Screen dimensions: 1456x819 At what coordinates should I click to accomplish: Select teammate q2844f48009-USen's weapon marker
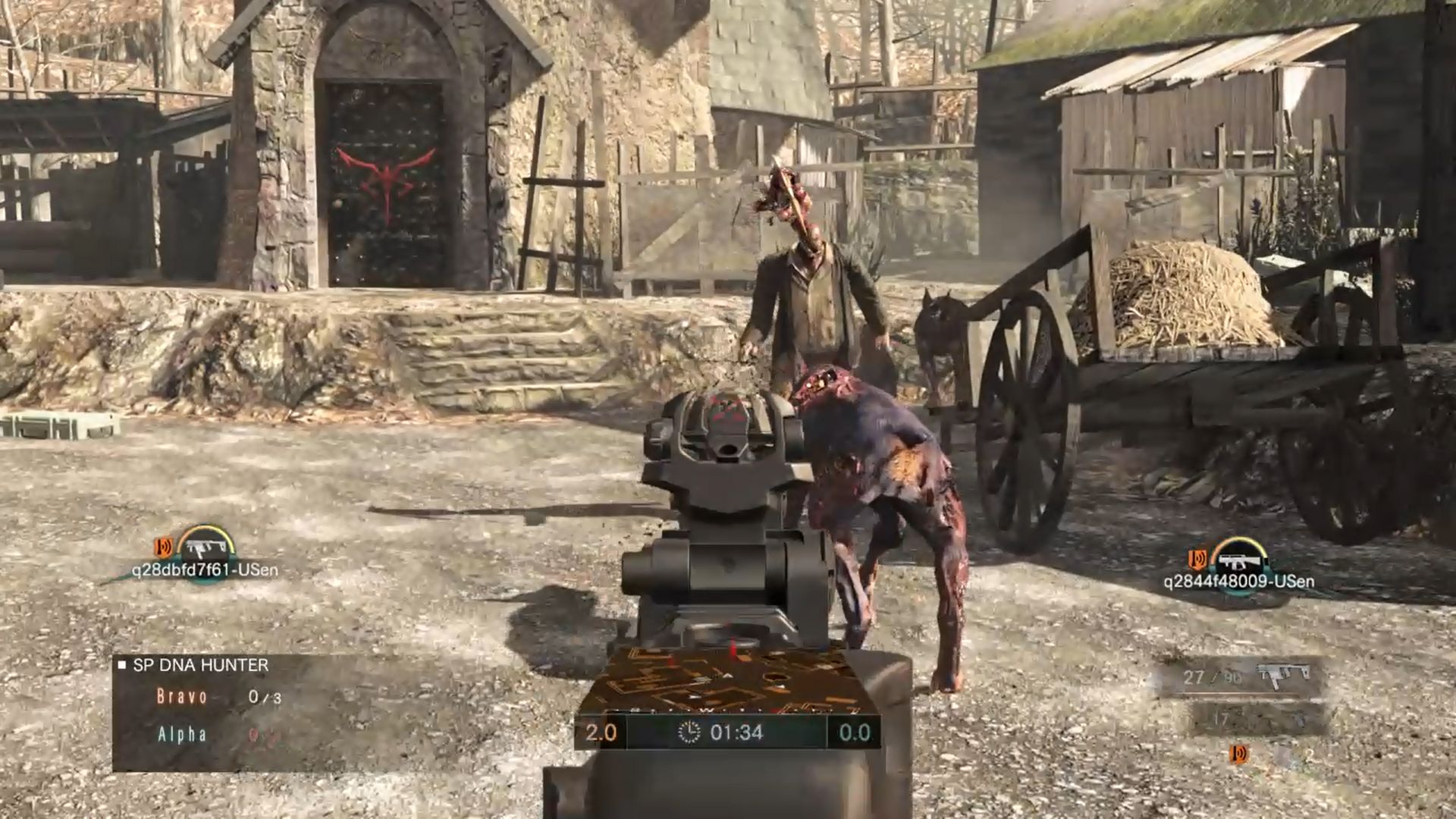coord(1239,560)
